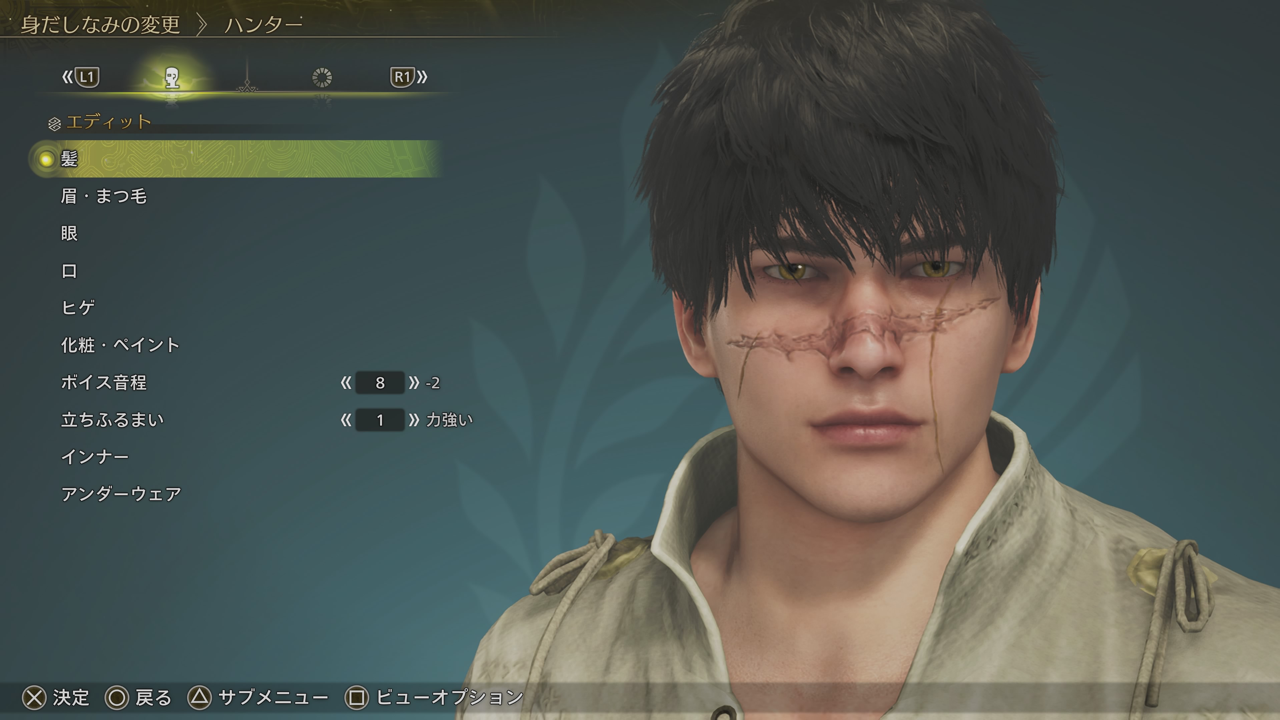Choose the 眼 (eyes) menu entry
Viewport: 1280px width, 720px height.
point(69,233)
